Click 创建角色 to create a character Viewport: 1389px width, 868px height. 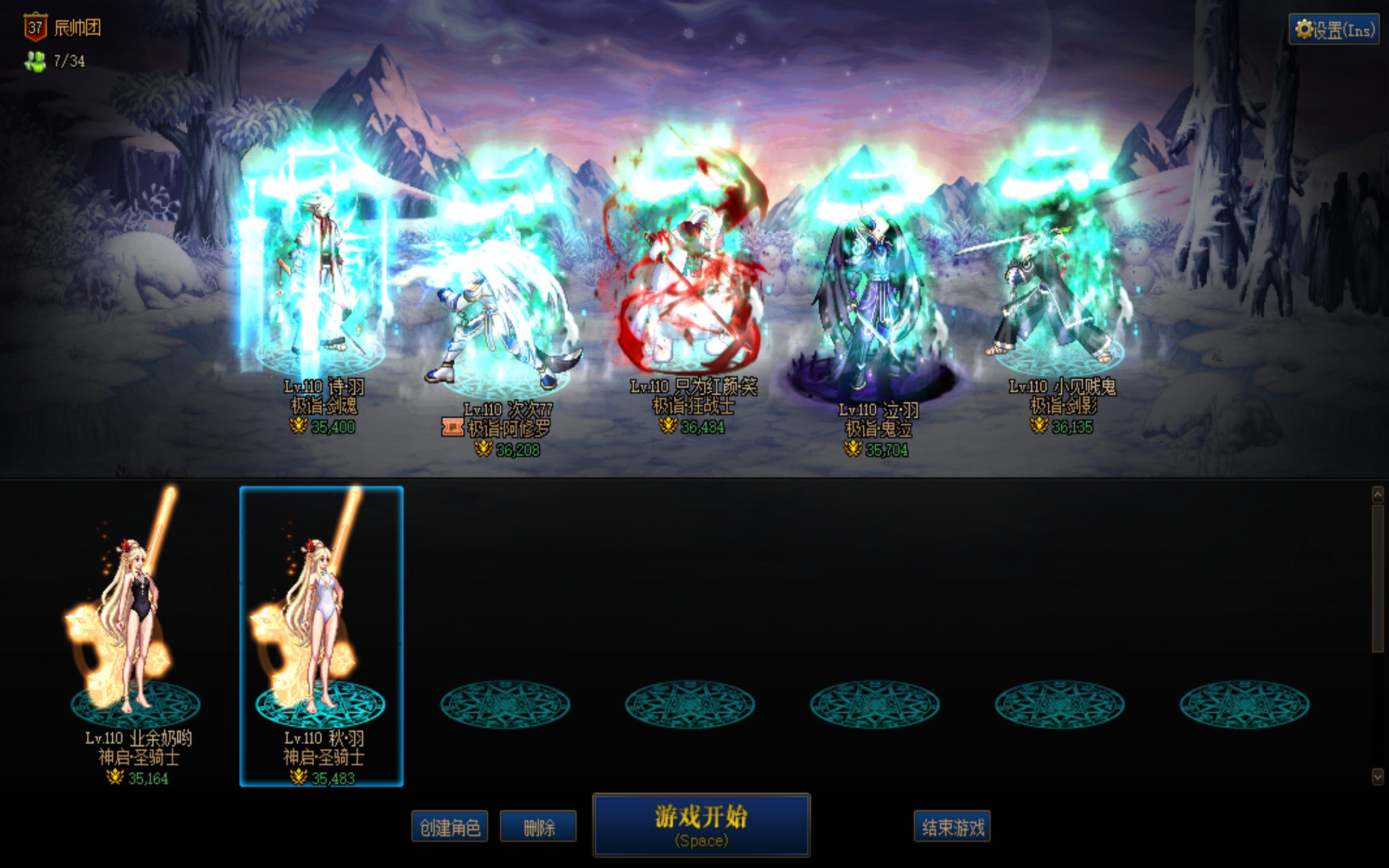click(449, 827)
